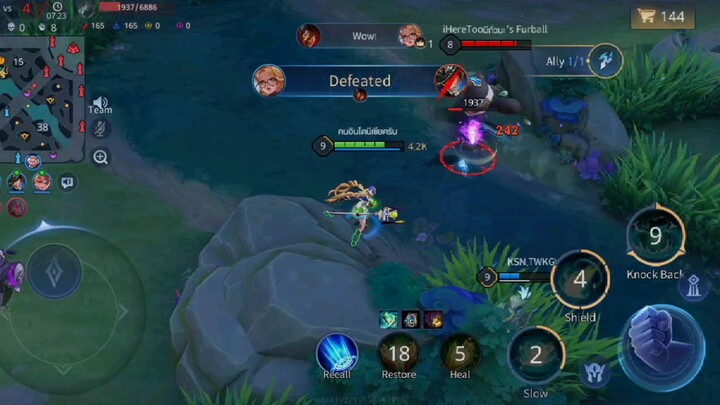Select the Ally 1/1 indicator button
This screenshot has width=720, height=405.
tap(605, 61)
